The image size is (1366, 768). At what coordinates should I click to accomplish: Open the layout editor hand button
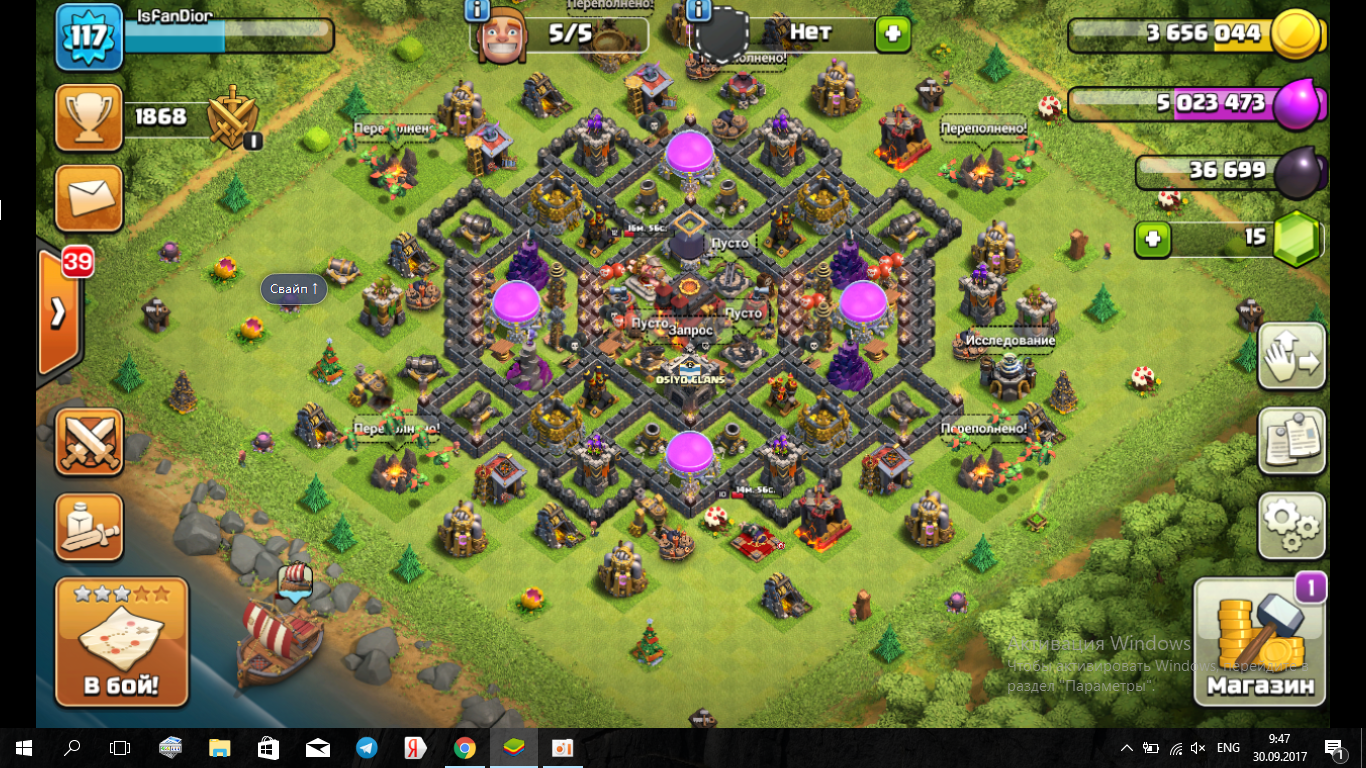pos(1291,357)
